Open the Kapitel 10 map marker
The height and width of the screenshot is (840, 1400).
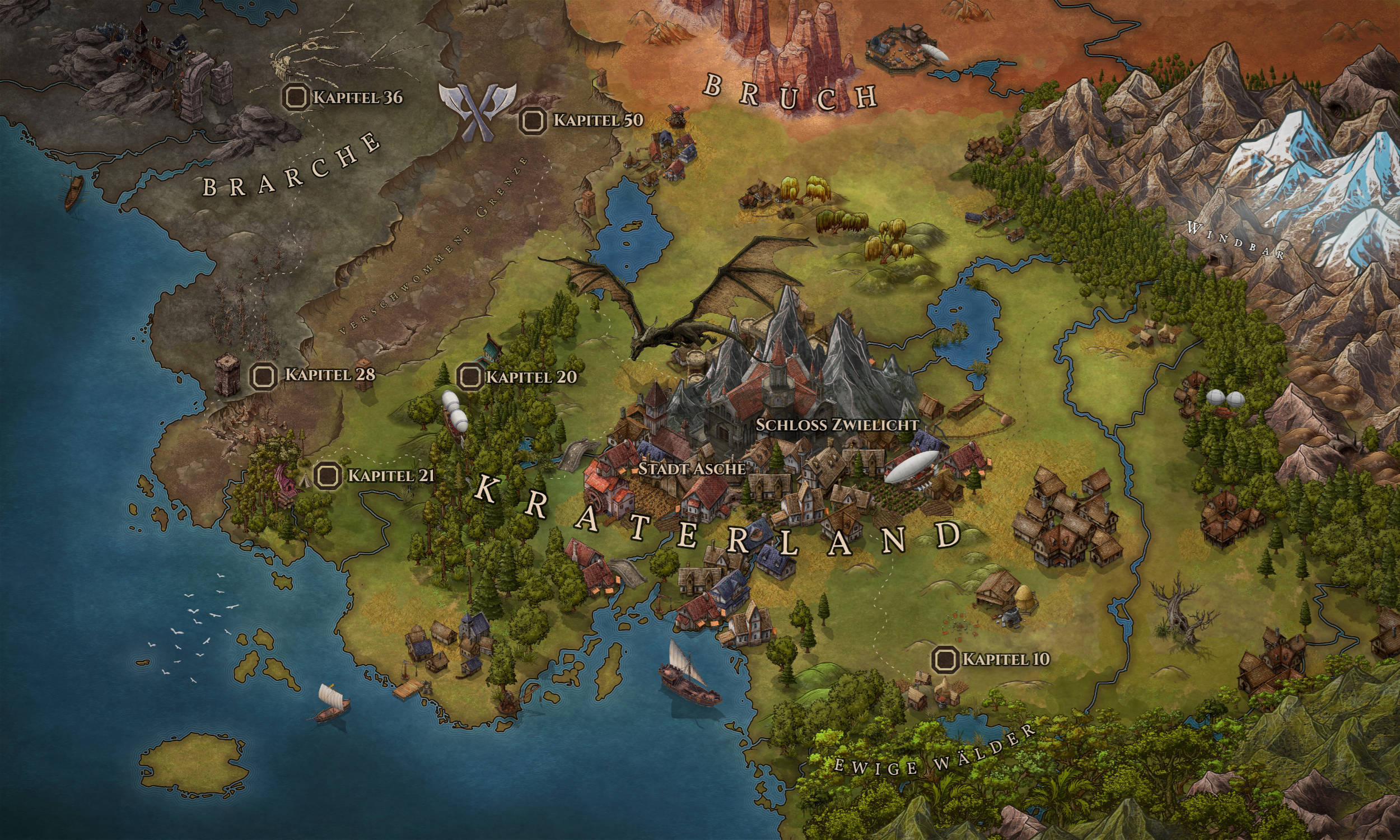click(945, 659)
